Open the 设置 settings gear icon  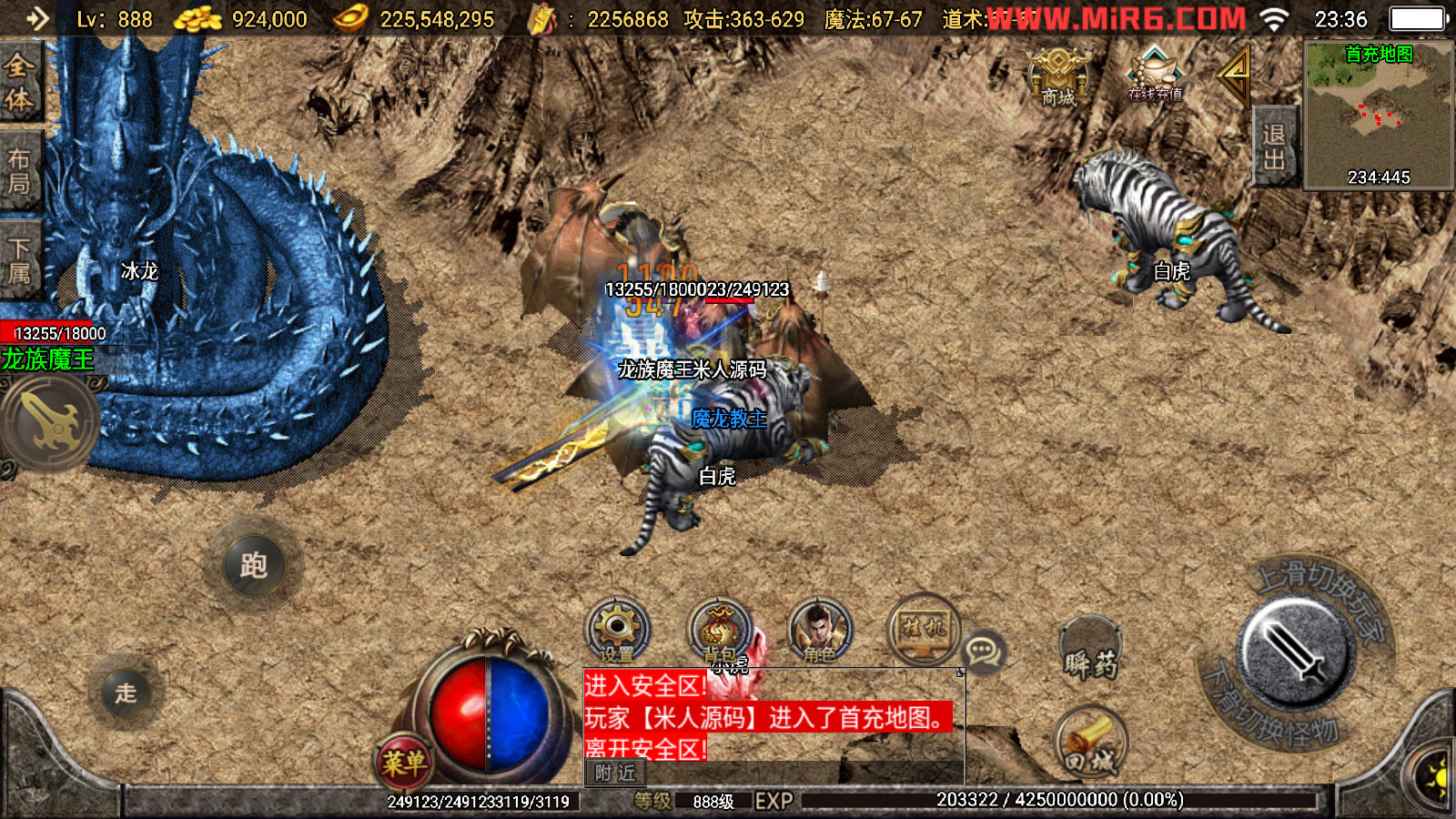point(617,630)
